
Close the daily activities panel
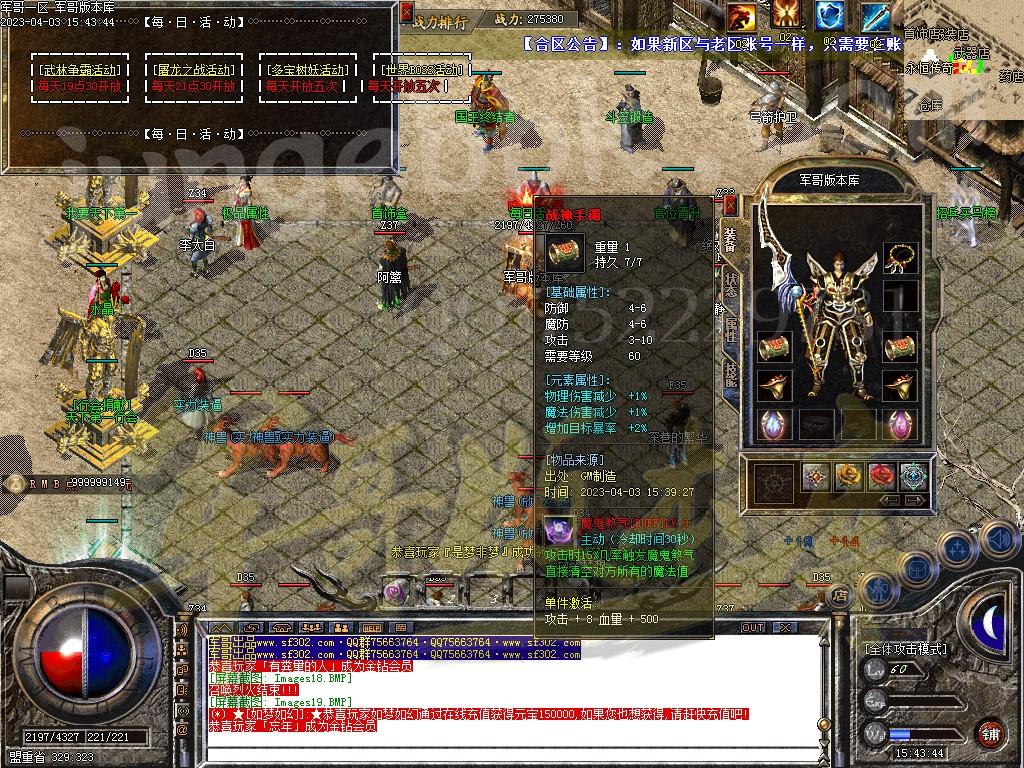[x=406, y=12]
